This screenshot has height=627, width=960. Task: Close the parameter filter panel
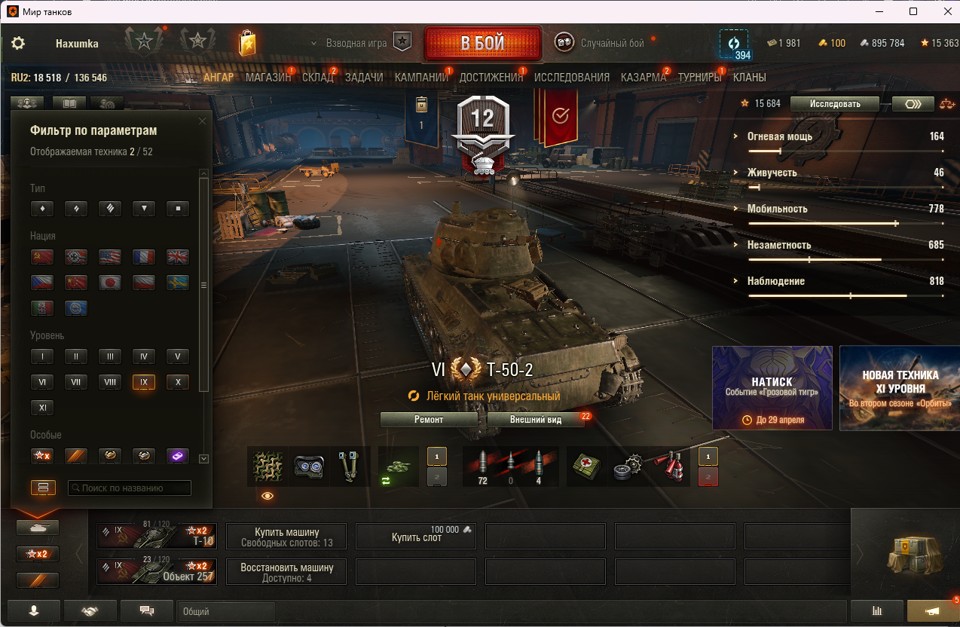[x=202, y=122]
